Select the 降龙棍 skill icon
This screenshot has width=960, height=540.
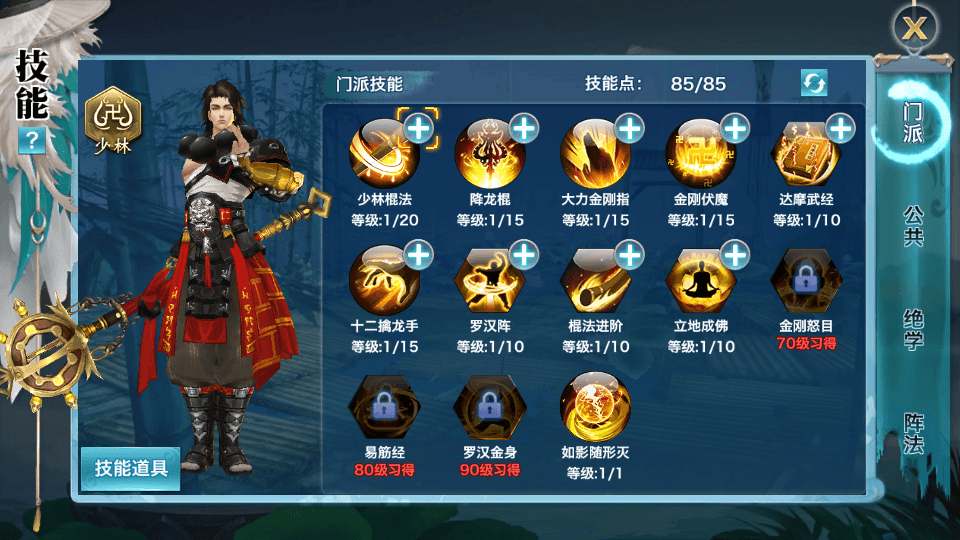tap(489, 154)
